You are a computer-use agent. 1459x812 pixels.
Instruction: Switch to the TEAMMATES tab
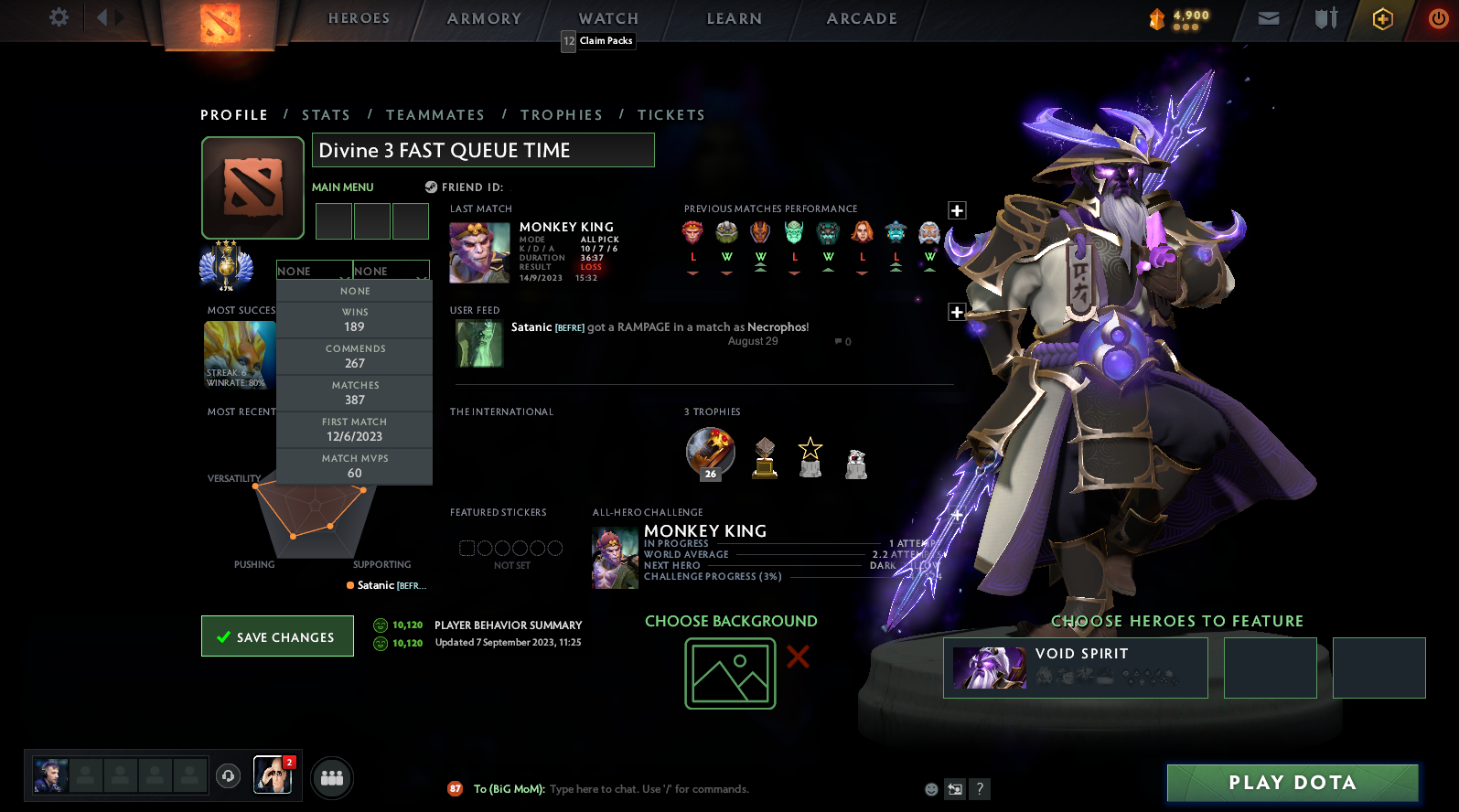click(435, 114)
